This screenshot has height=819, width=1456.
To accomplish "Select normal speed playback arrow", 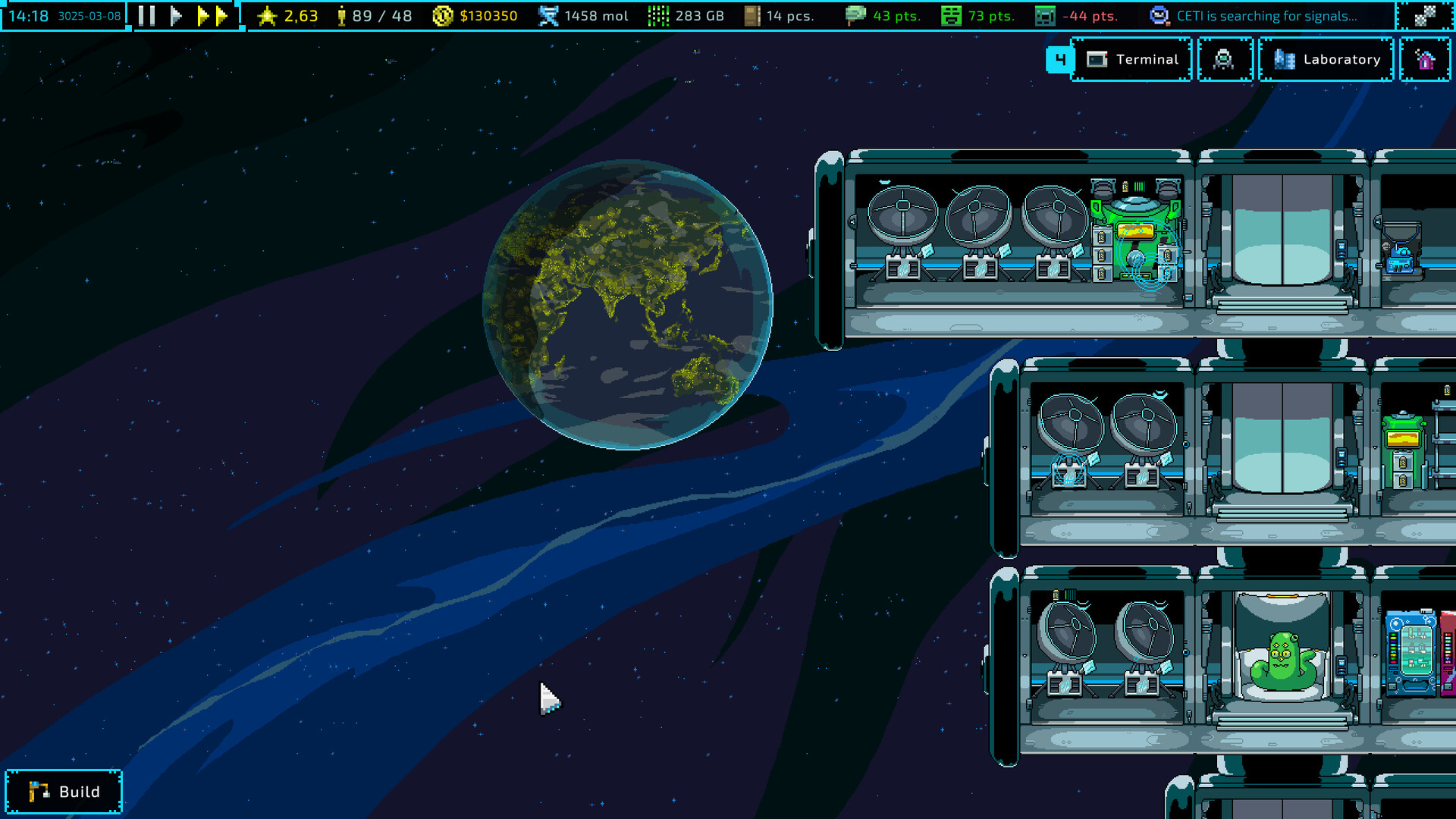I will point(175,14).
